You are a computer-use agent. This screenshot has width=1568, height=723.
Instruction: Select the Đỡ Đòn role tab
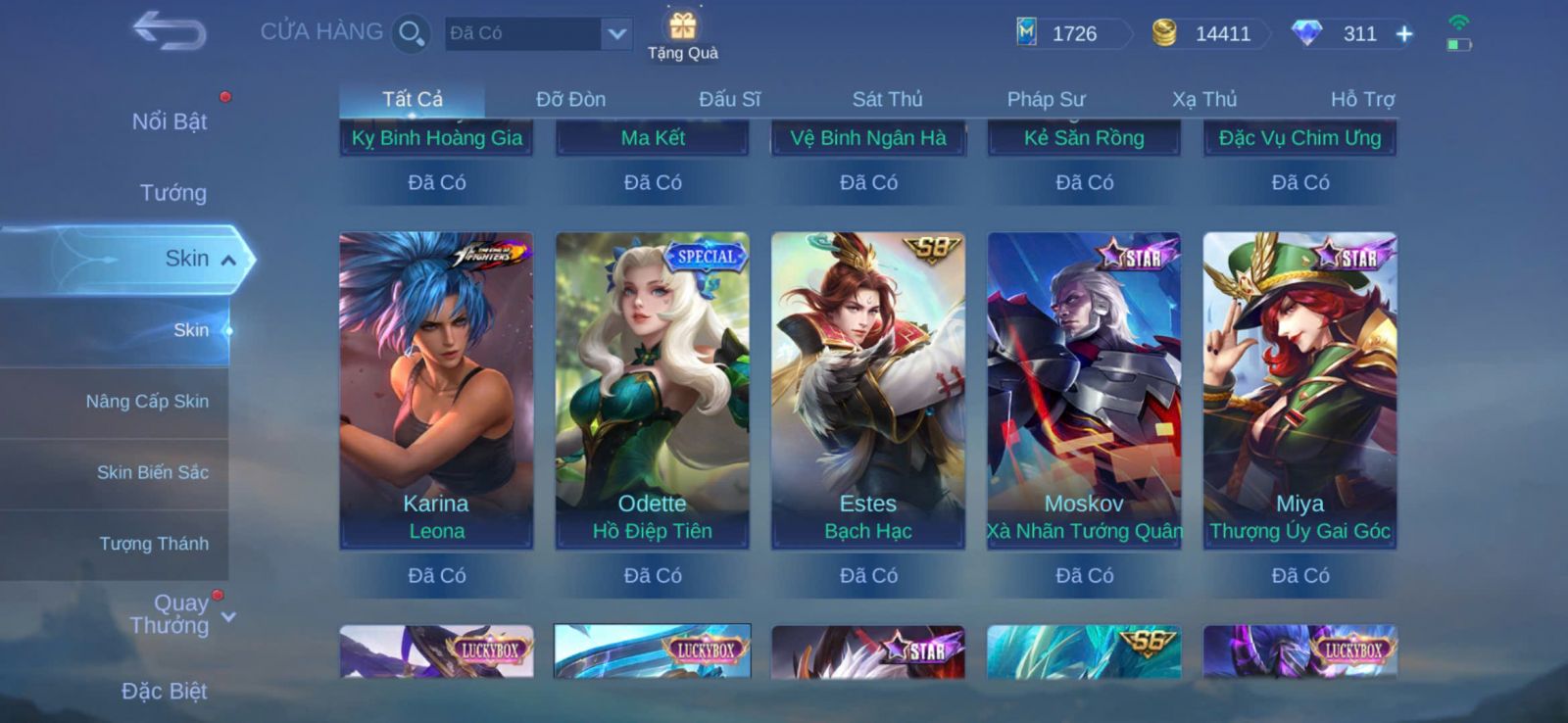pos(570,99)
